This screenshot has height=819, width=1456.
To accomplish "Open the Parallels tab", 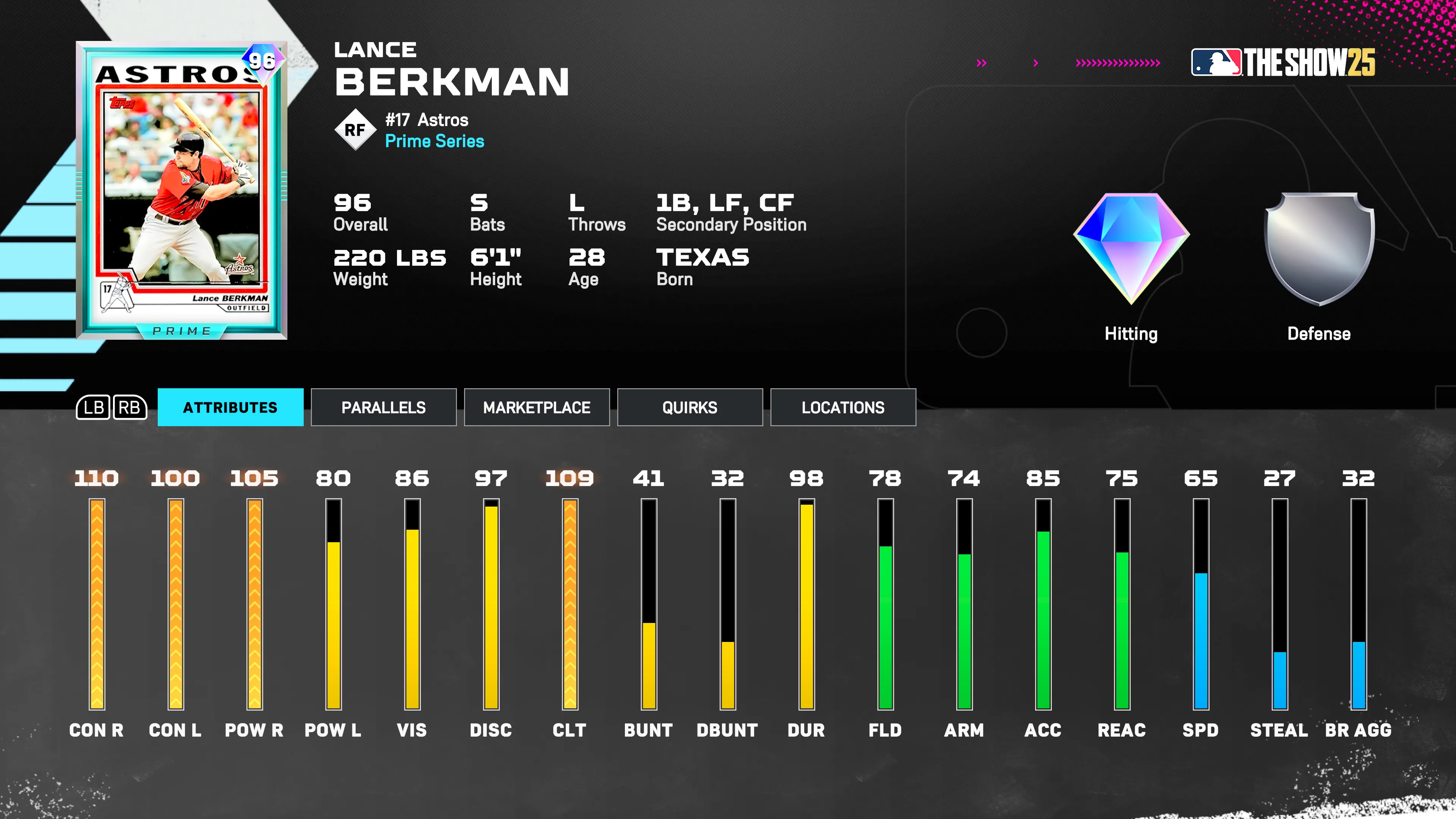I will 383,407.
